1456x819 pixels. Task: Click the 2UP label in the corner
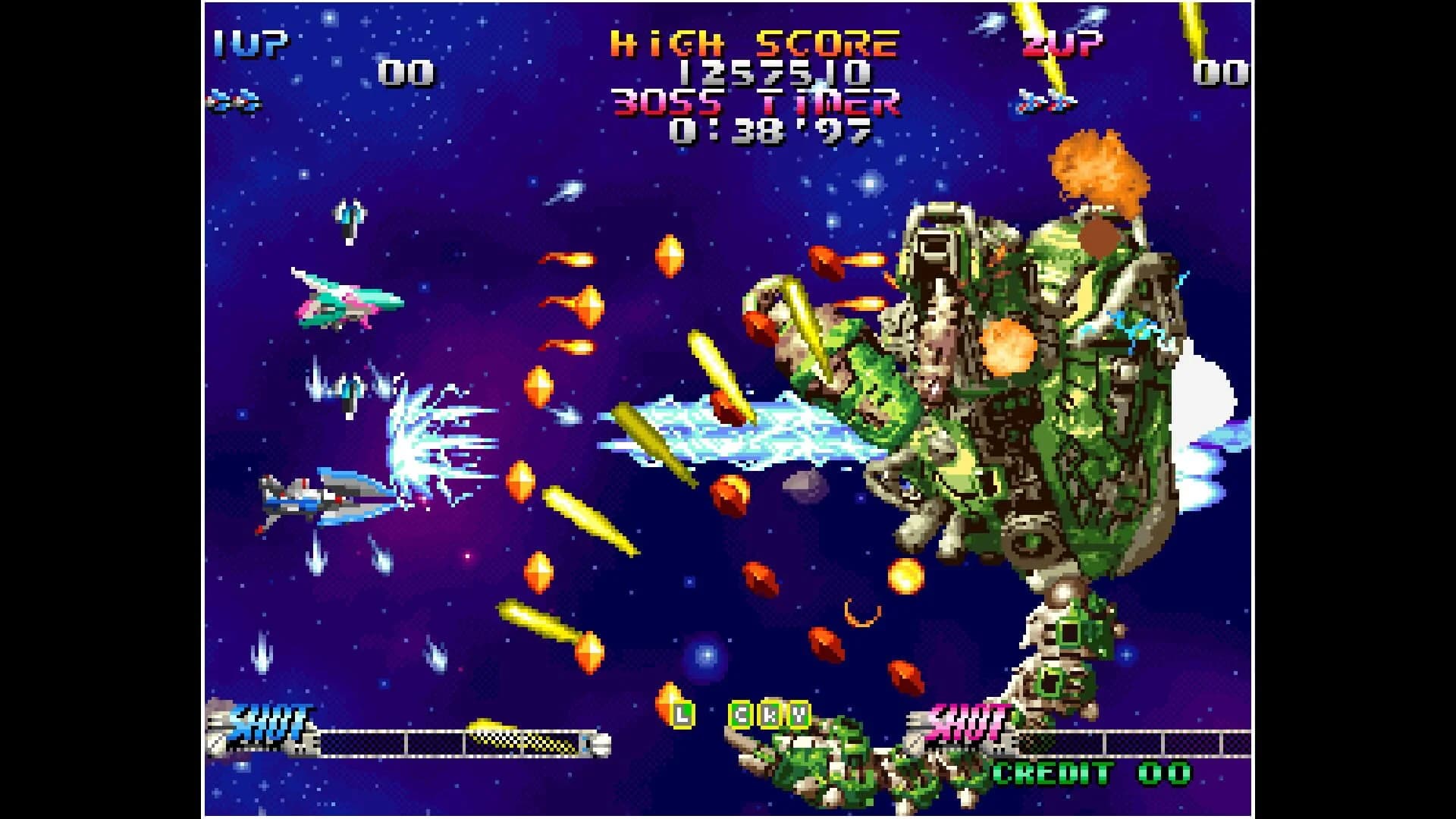point(1062,45)
